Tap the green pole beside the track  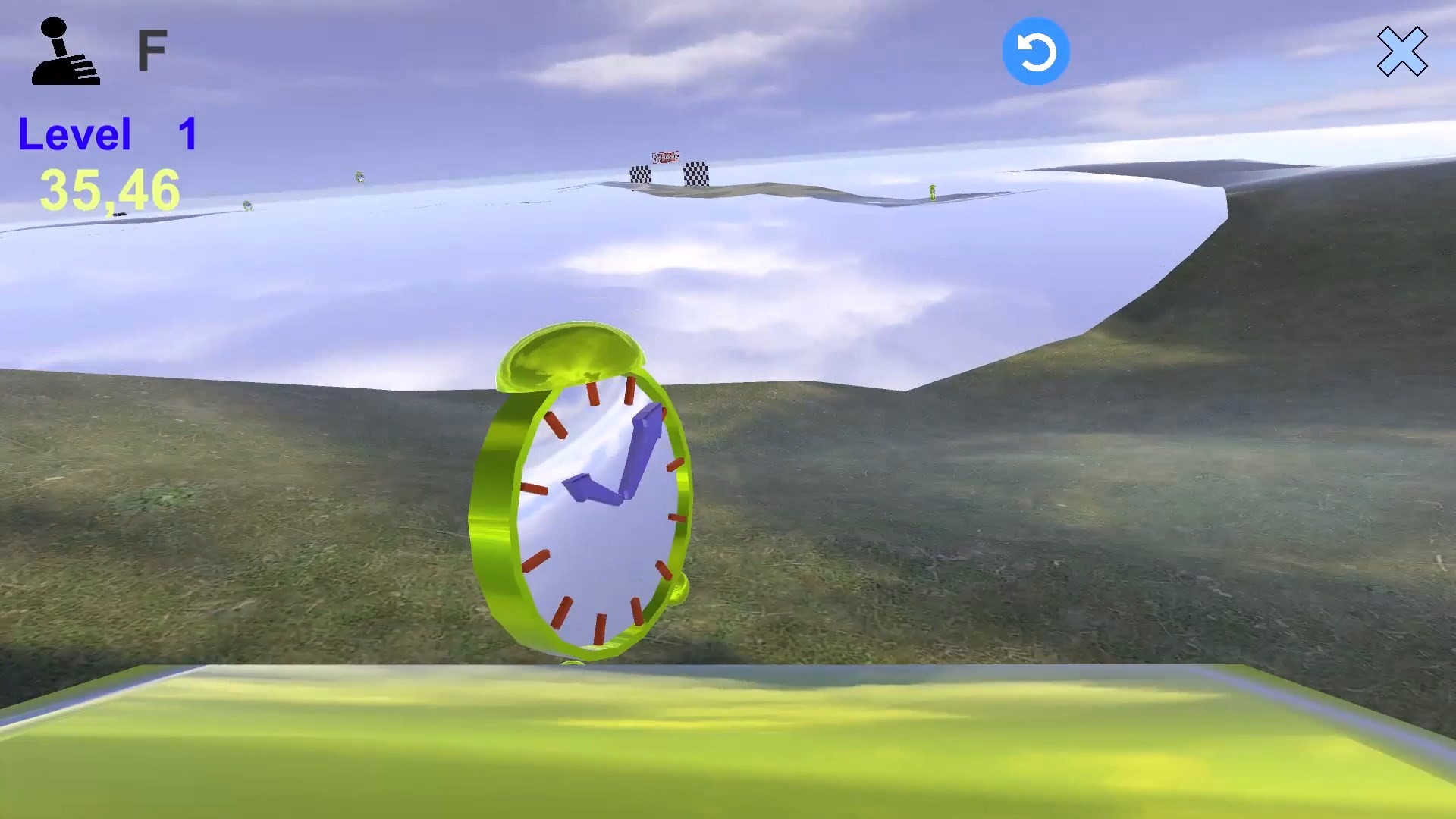(x=934, y=193)
